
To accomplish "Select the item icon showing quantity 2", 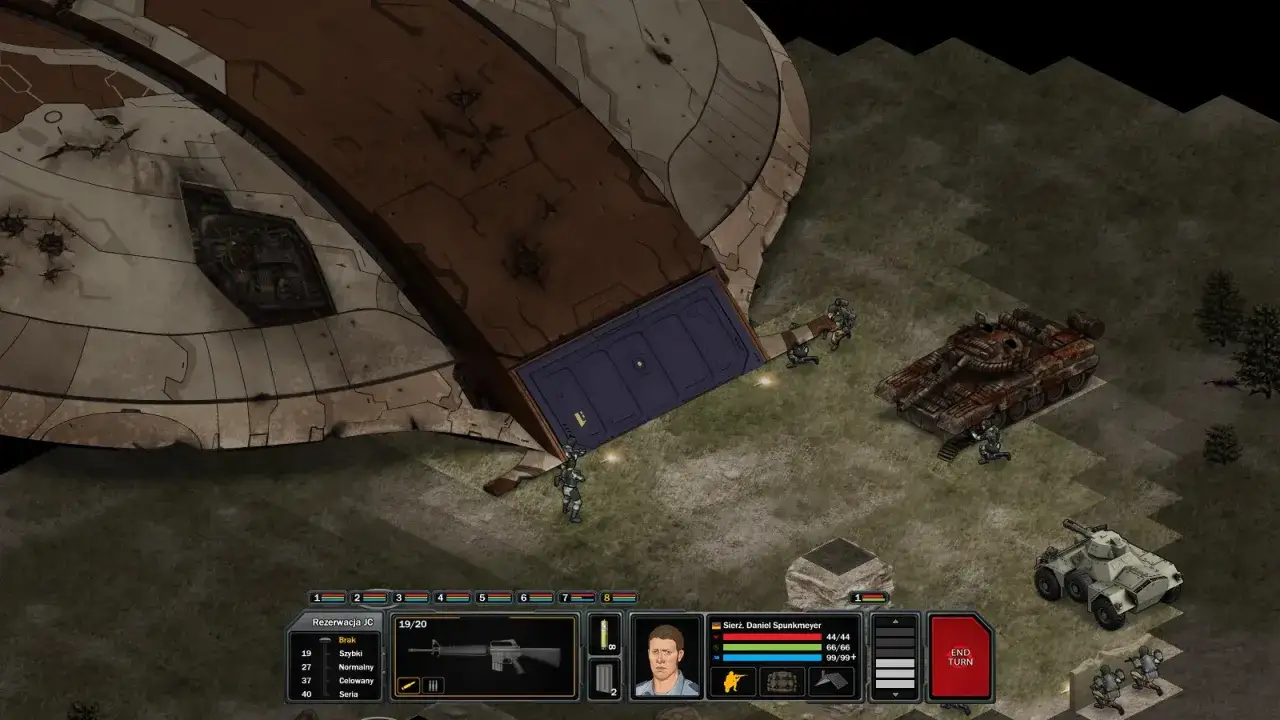I will pyautogui.click(x=603, y=675).
